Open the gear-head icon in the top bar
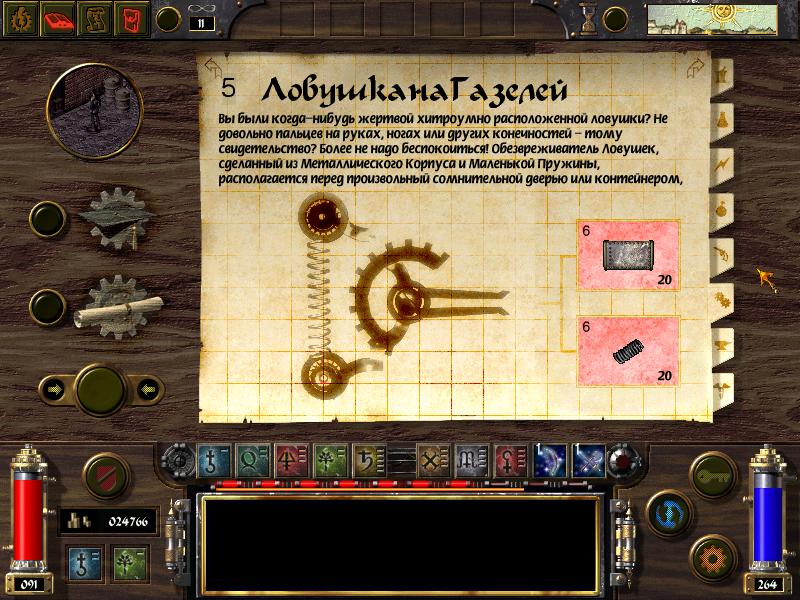This screenshot has height=600, width=800. (x=21, y=18)
